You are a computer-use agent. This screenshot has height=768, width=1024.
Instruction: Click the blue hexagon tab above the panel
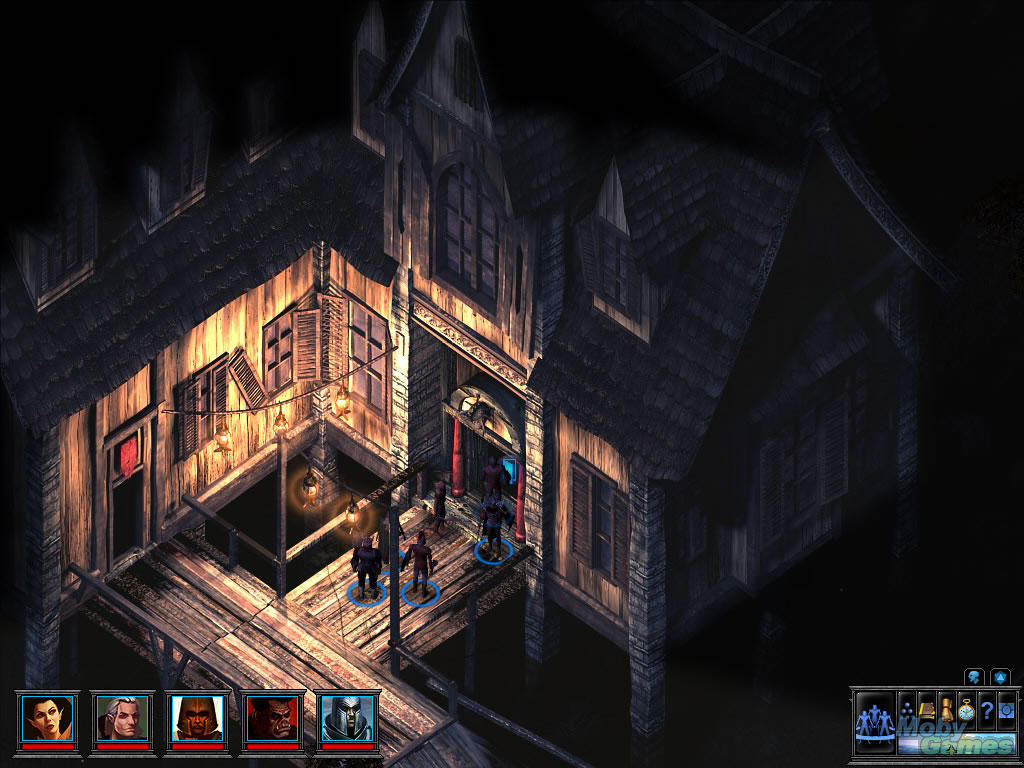point(1000,676)
